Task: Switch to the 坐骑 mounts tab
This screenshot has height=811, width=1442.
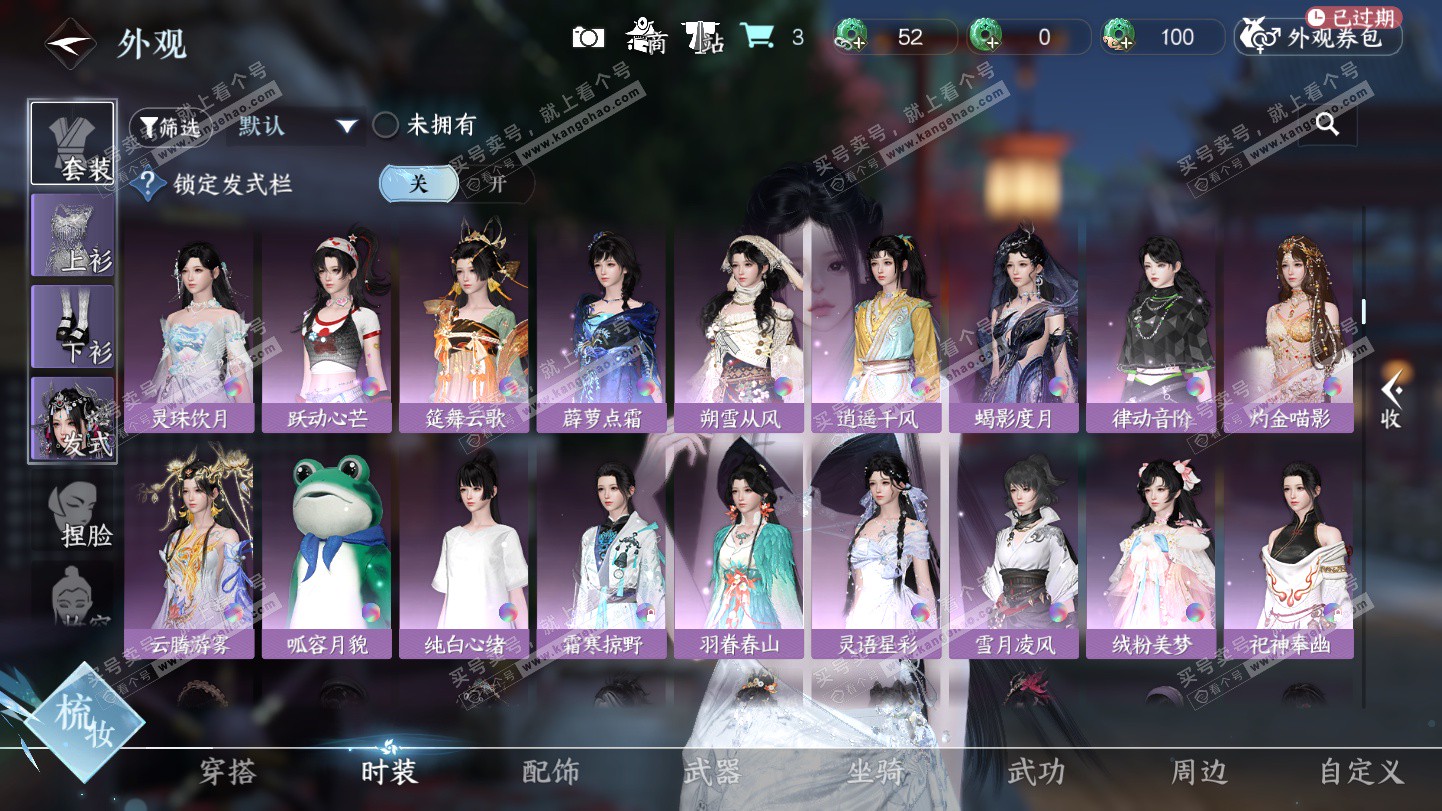Action: [876, 771]
